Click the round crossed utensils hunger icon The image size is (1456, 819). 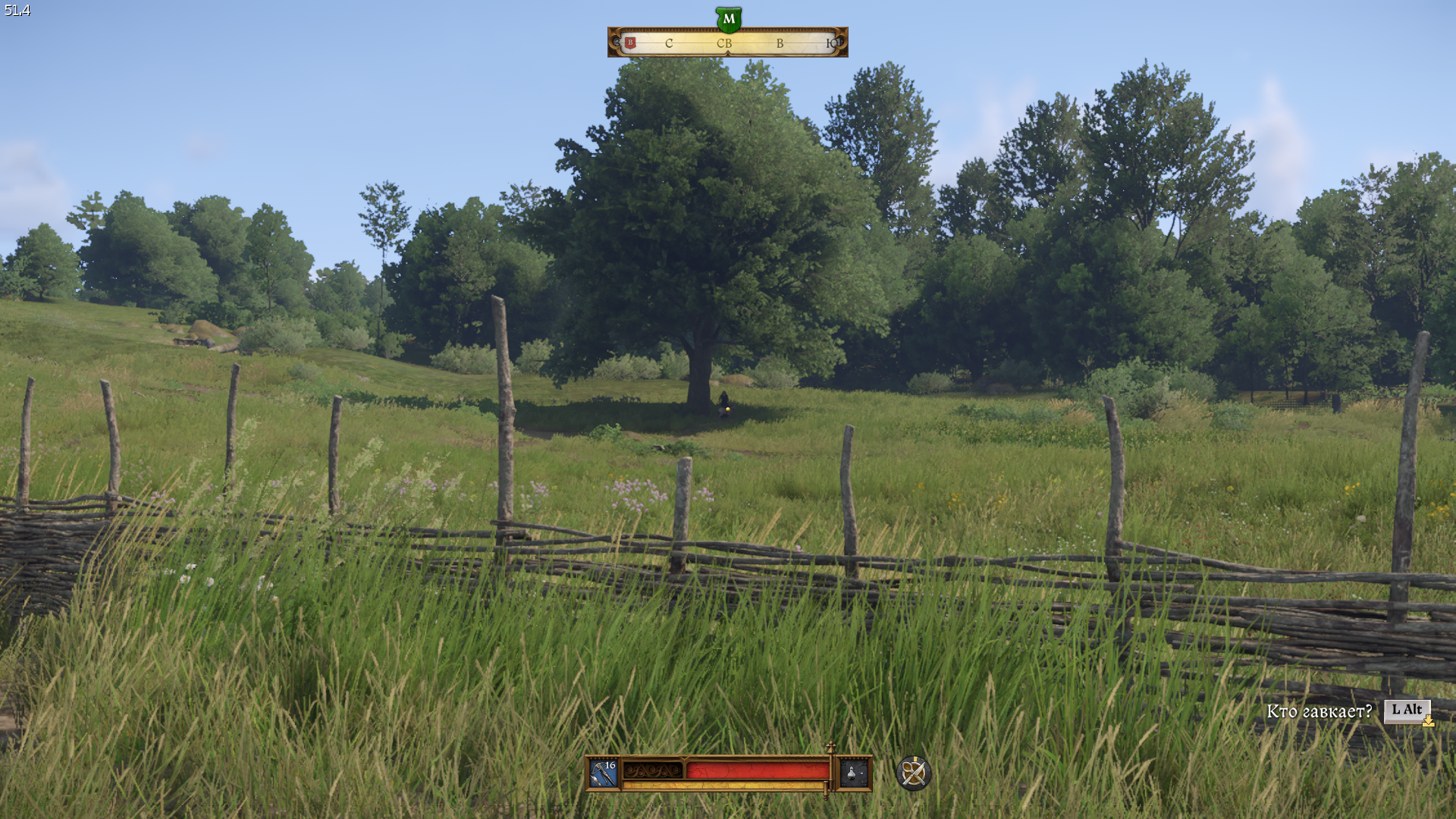click(x=913, y=773)
